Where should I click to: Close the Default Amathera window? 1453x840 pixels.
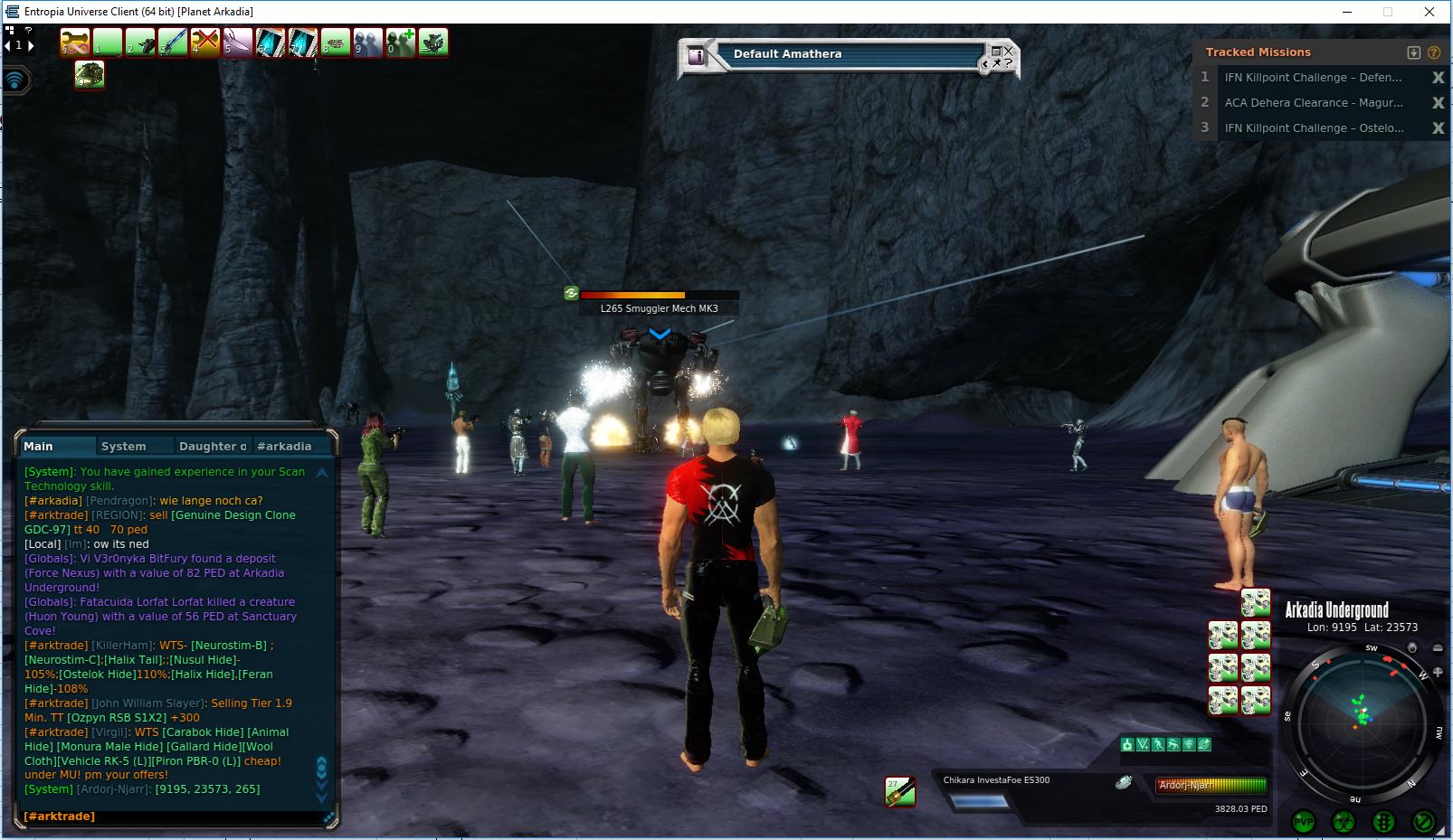[x=1009, y=52]
